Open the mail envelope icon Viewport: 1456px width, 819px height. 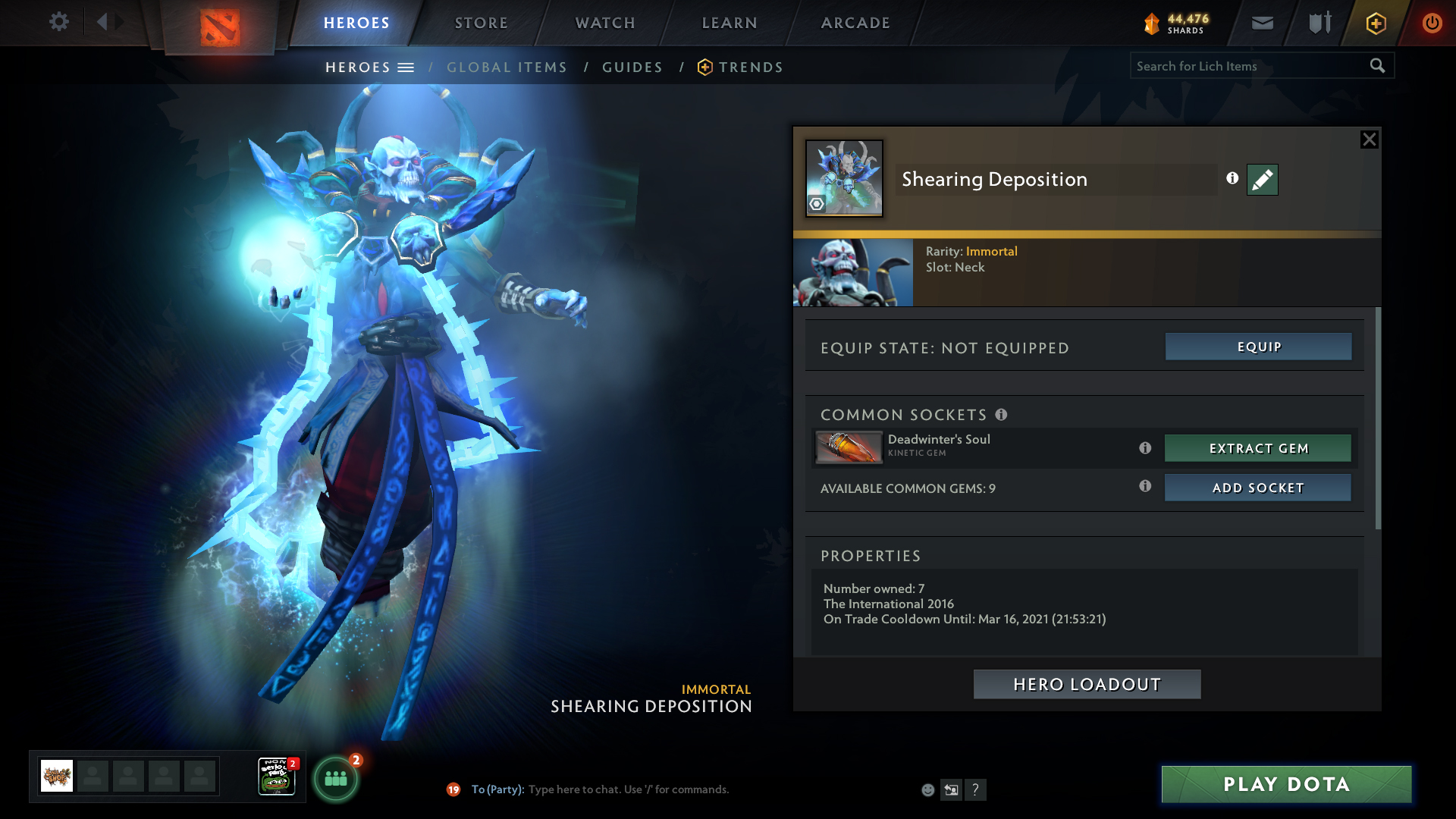click(1263, 23)
